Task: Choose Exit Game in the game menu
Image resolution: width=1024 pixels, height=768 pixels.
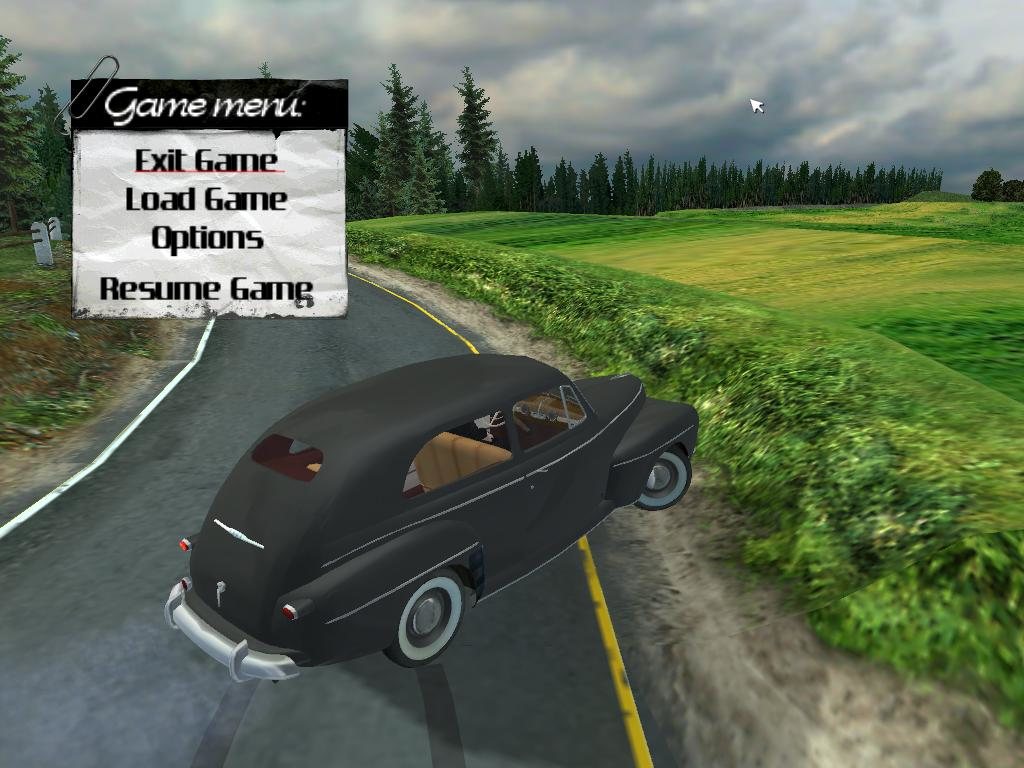Action: point(206,160)
